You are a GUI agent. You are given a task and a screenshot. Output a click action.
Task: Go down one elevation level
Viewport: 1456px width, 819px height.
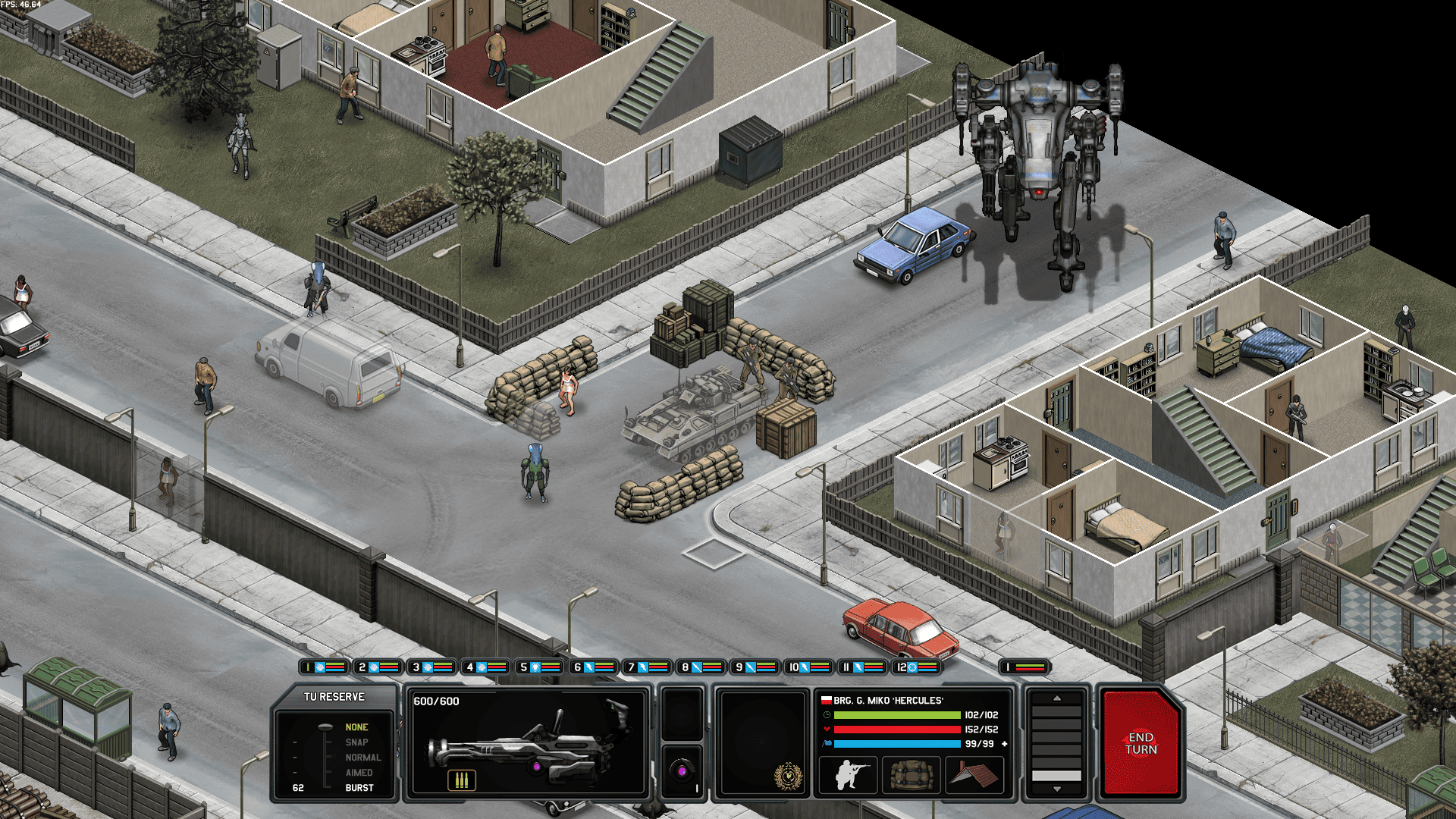coord(1056,789)
